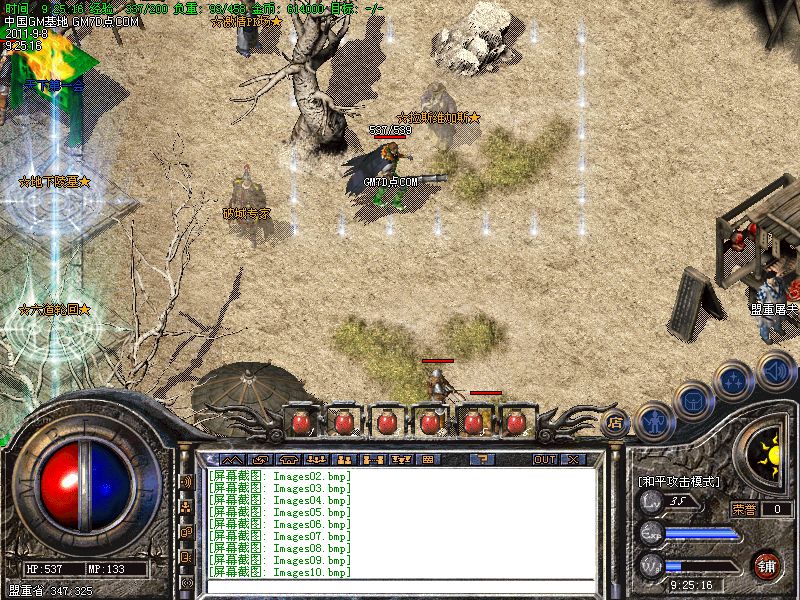Image resolution: width=800 pixels, height=600 pixels.
Task: Click the grid icon on chat toolbar
Action: pos(427,459)
